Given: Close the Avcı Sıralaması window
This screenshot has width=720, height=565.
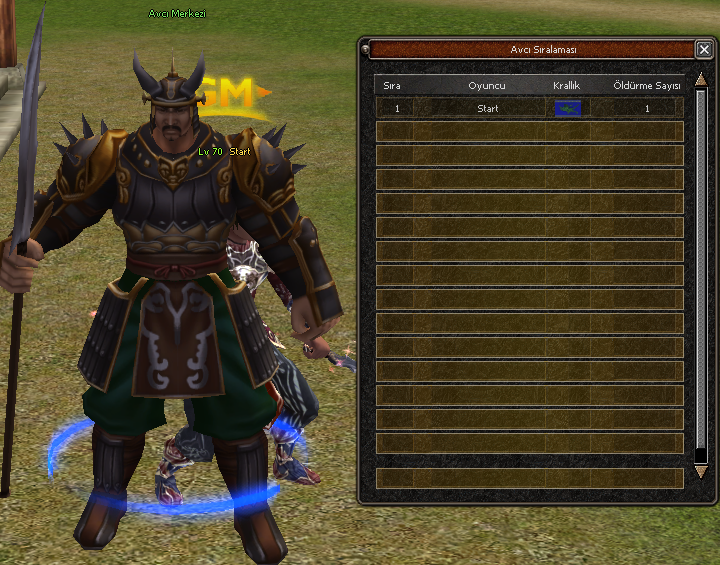Looking at the screenshot, I should pos(704,49).
